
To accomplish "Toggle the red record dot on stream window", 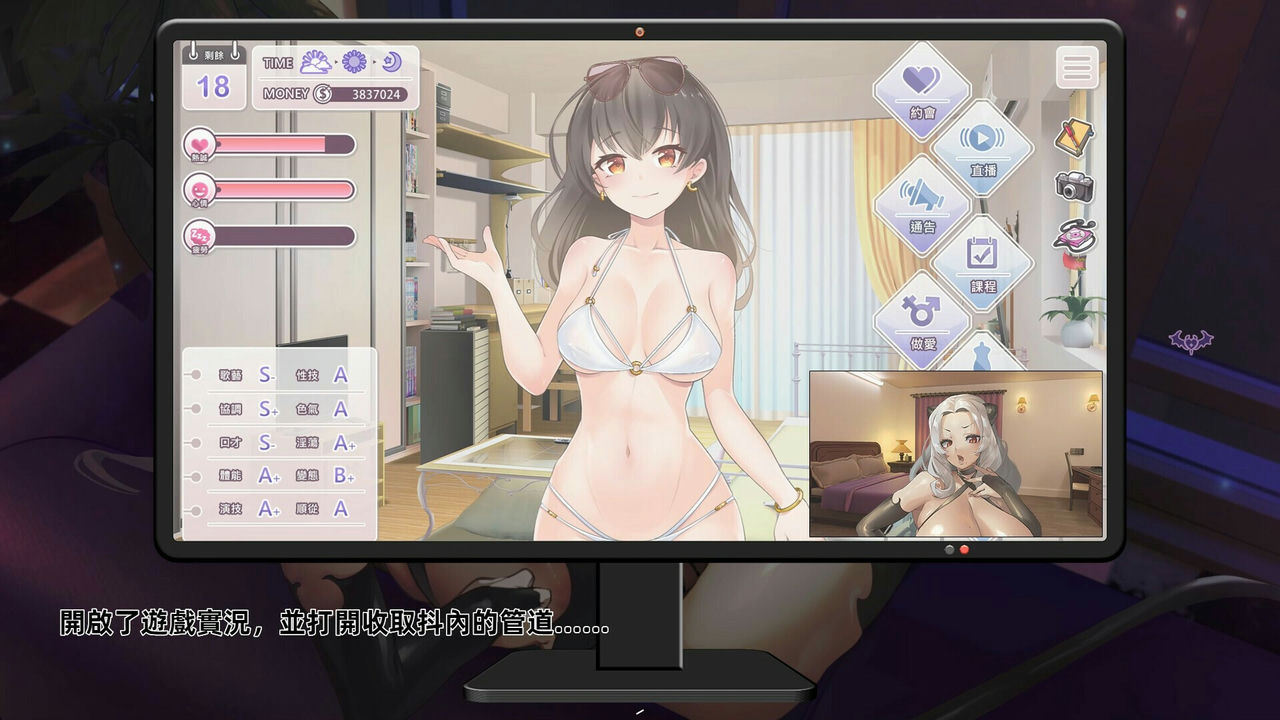I will (x=962, y=550).
